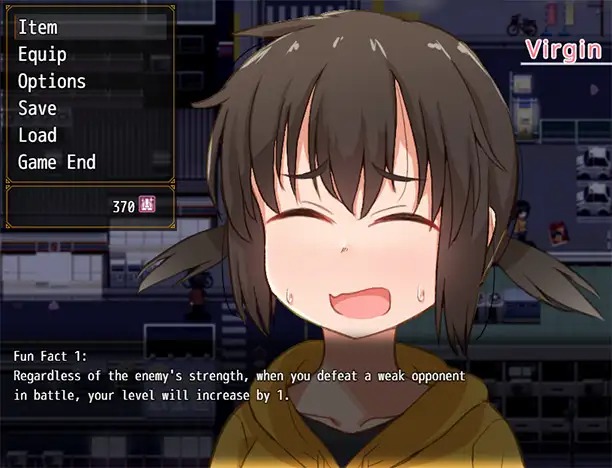This screenshot has height=468, width=612.
Task: Open the Item menu
Action: (38, 28)
